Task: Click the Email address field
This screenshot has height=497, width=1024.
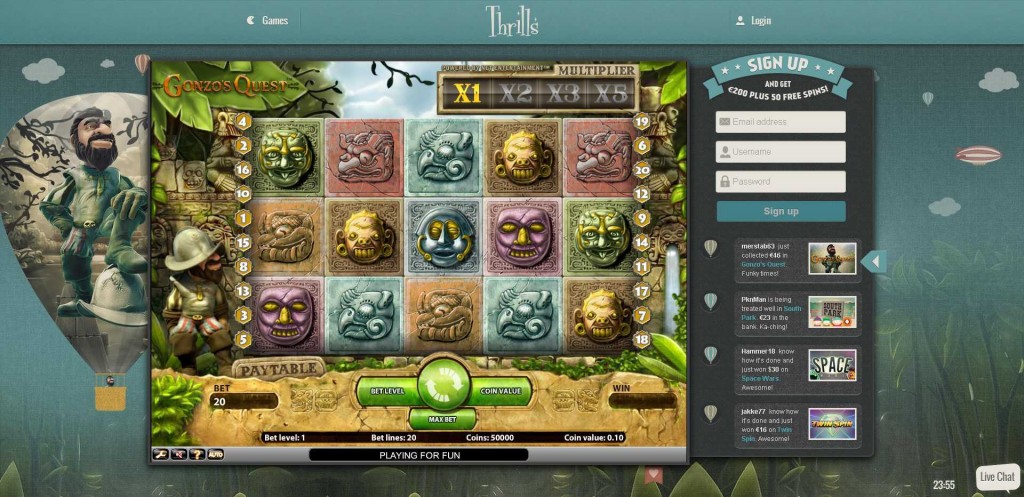Action: click(781, 122)
